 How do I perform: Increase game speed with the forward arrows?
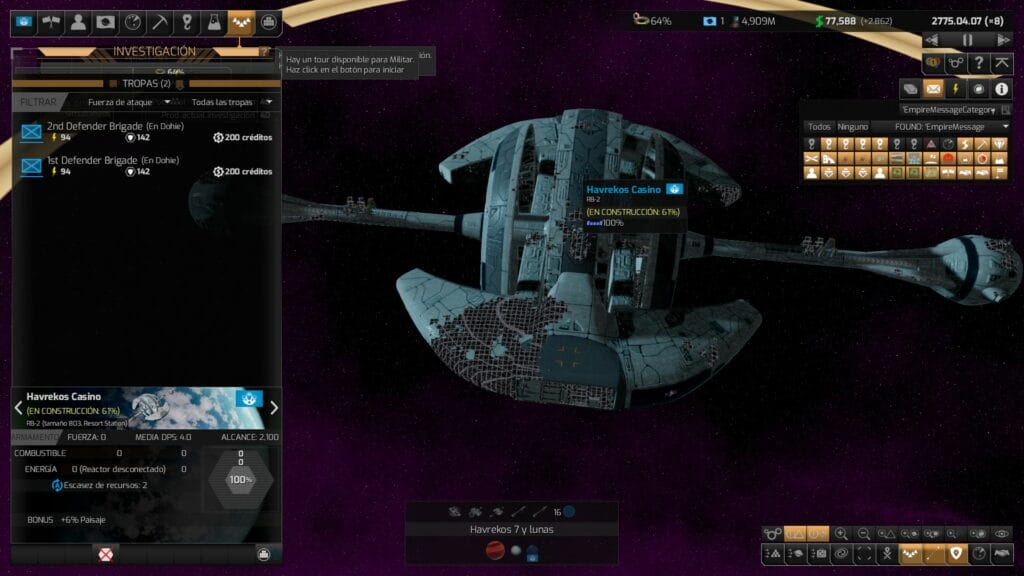point(1003,40)
